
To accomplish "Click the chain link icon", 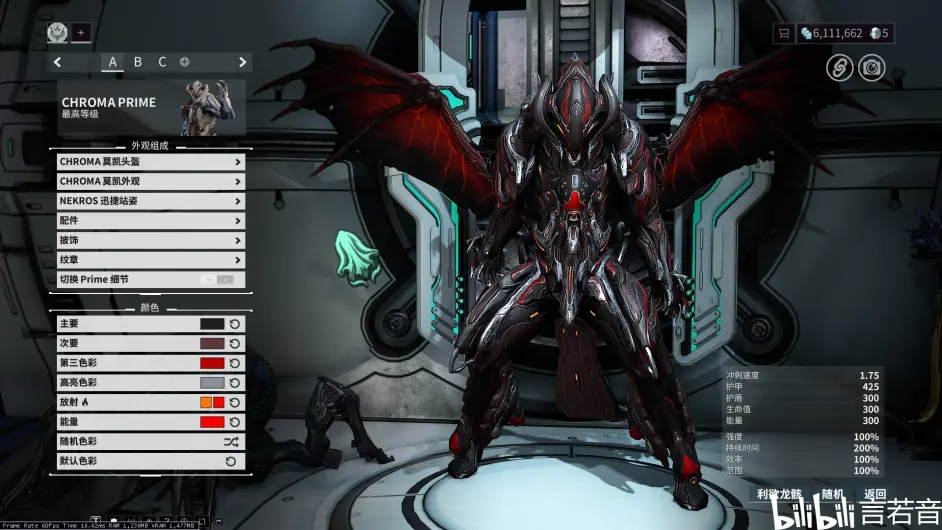I will click(839, 67).
